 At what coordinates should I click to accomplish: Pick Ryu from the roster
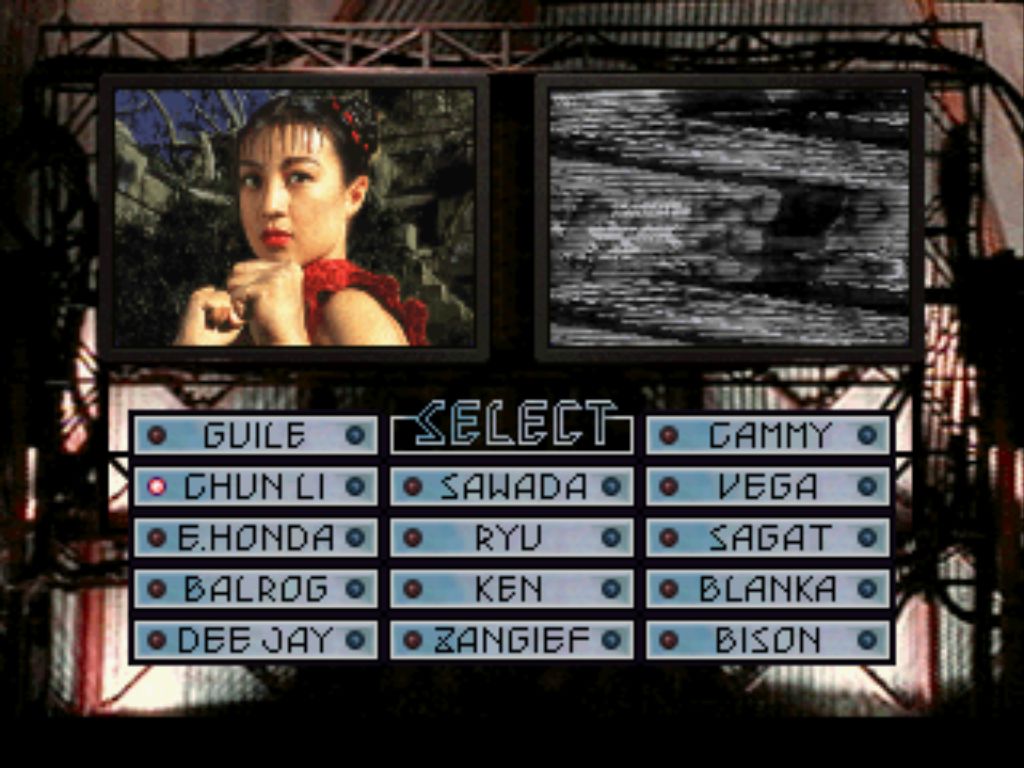point(512,538)
